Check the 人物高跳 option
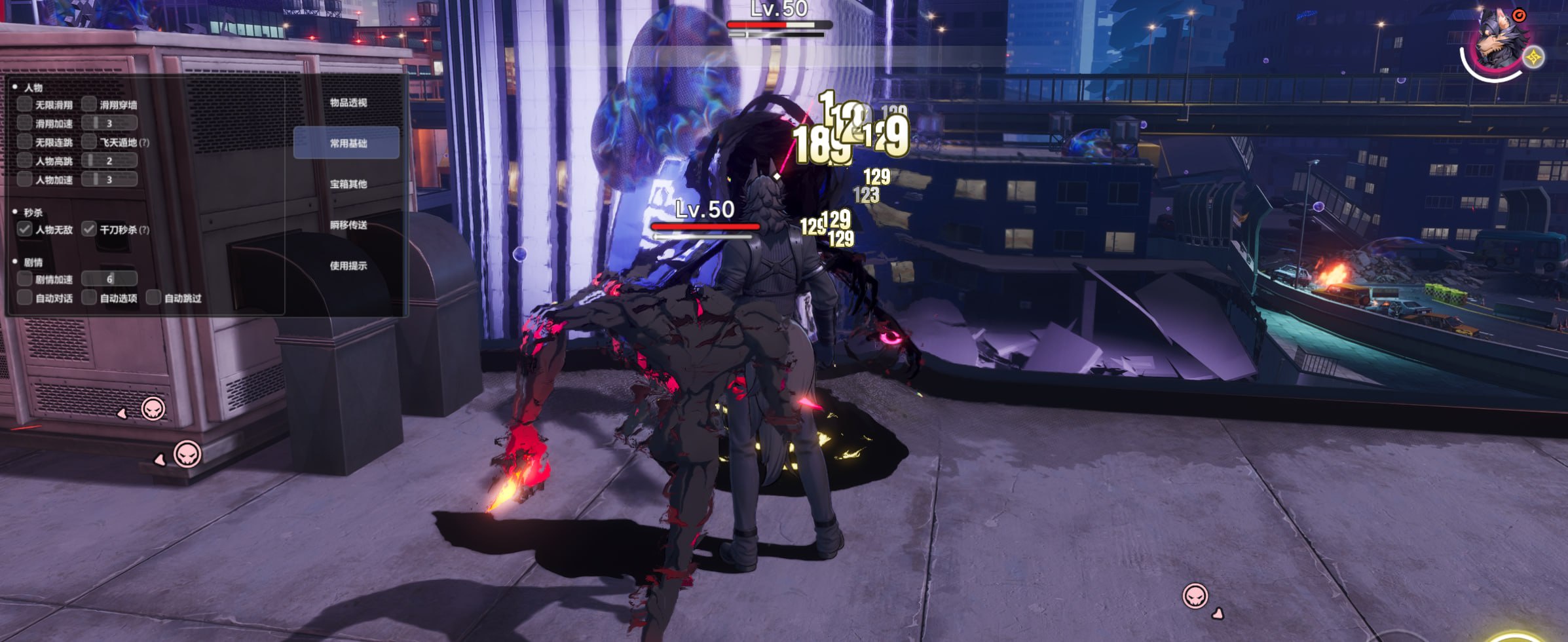 (x=25, y=160)
